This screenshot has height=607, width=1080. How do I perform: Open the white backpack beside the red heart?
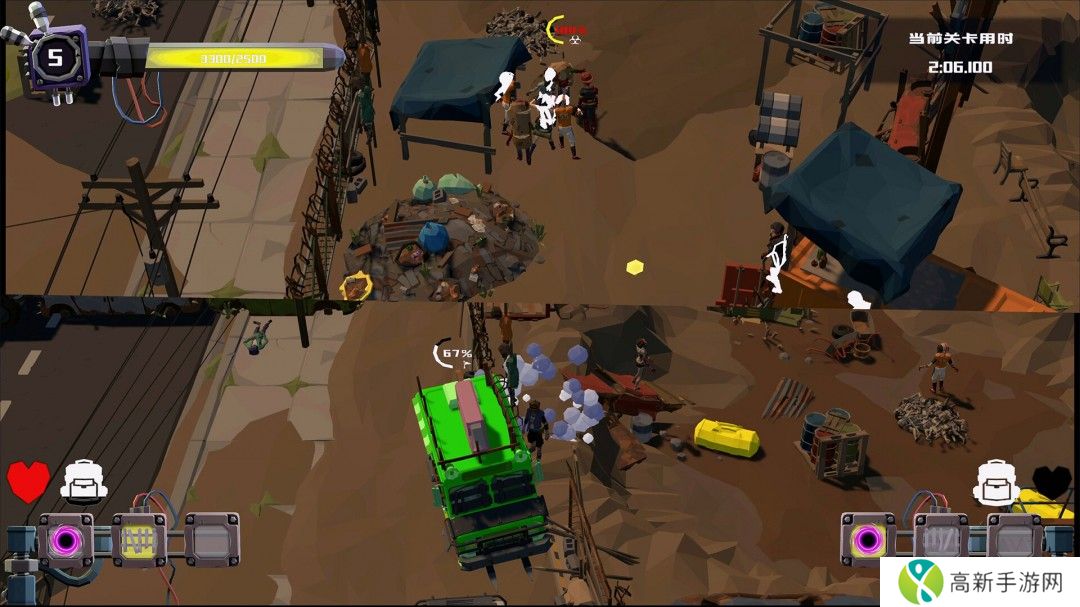81,482
